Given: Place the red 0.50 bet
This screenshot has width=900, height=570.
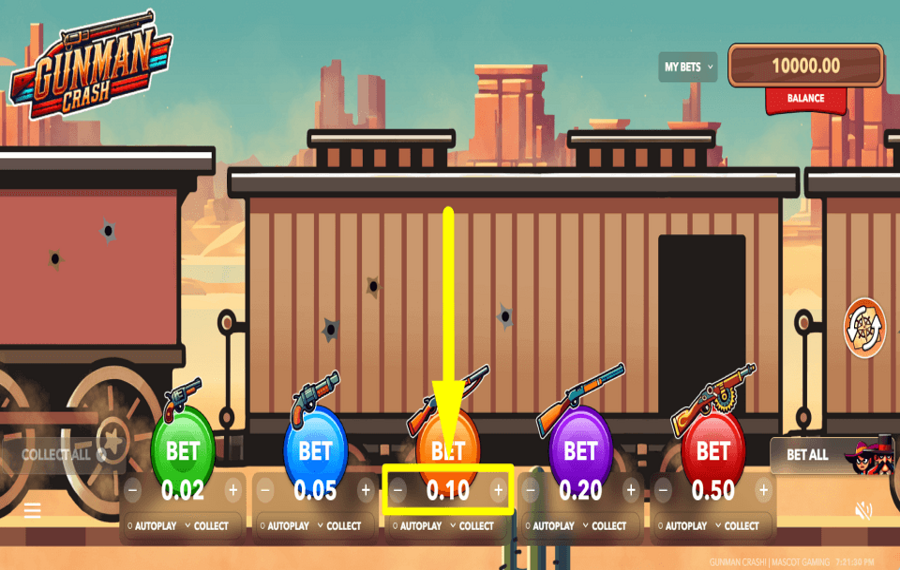Looking at the screenshot, I should pyautogui.click(x=713, y=450).
